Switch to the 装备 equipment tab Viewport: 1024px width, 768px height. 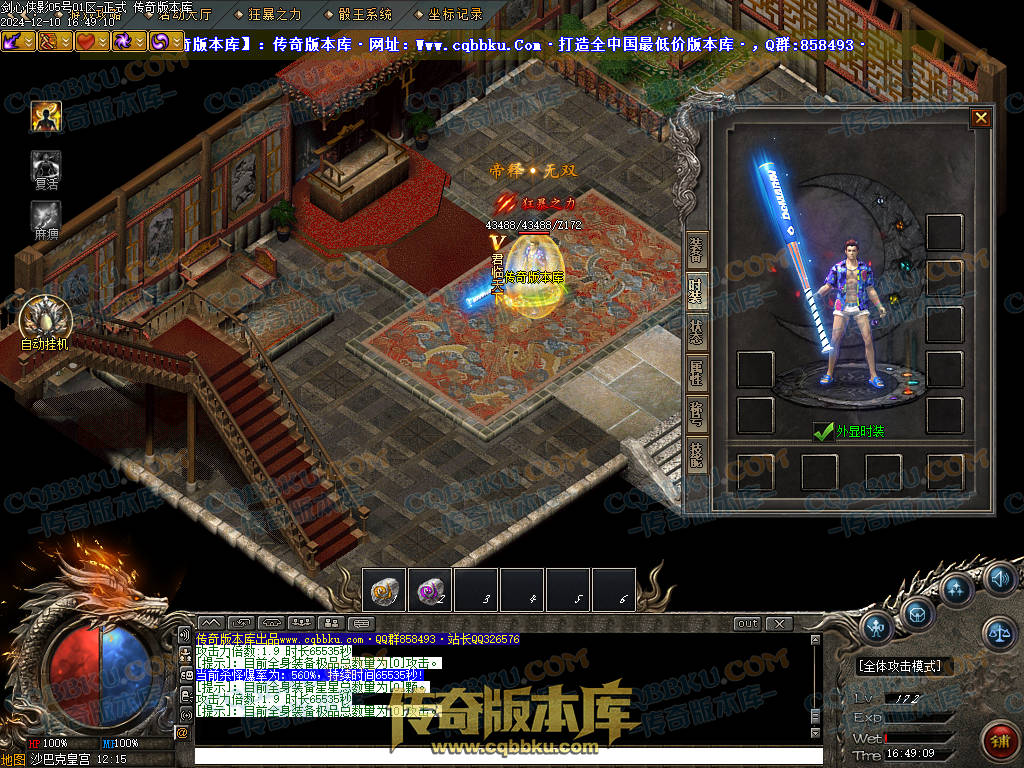pos(697,252)
